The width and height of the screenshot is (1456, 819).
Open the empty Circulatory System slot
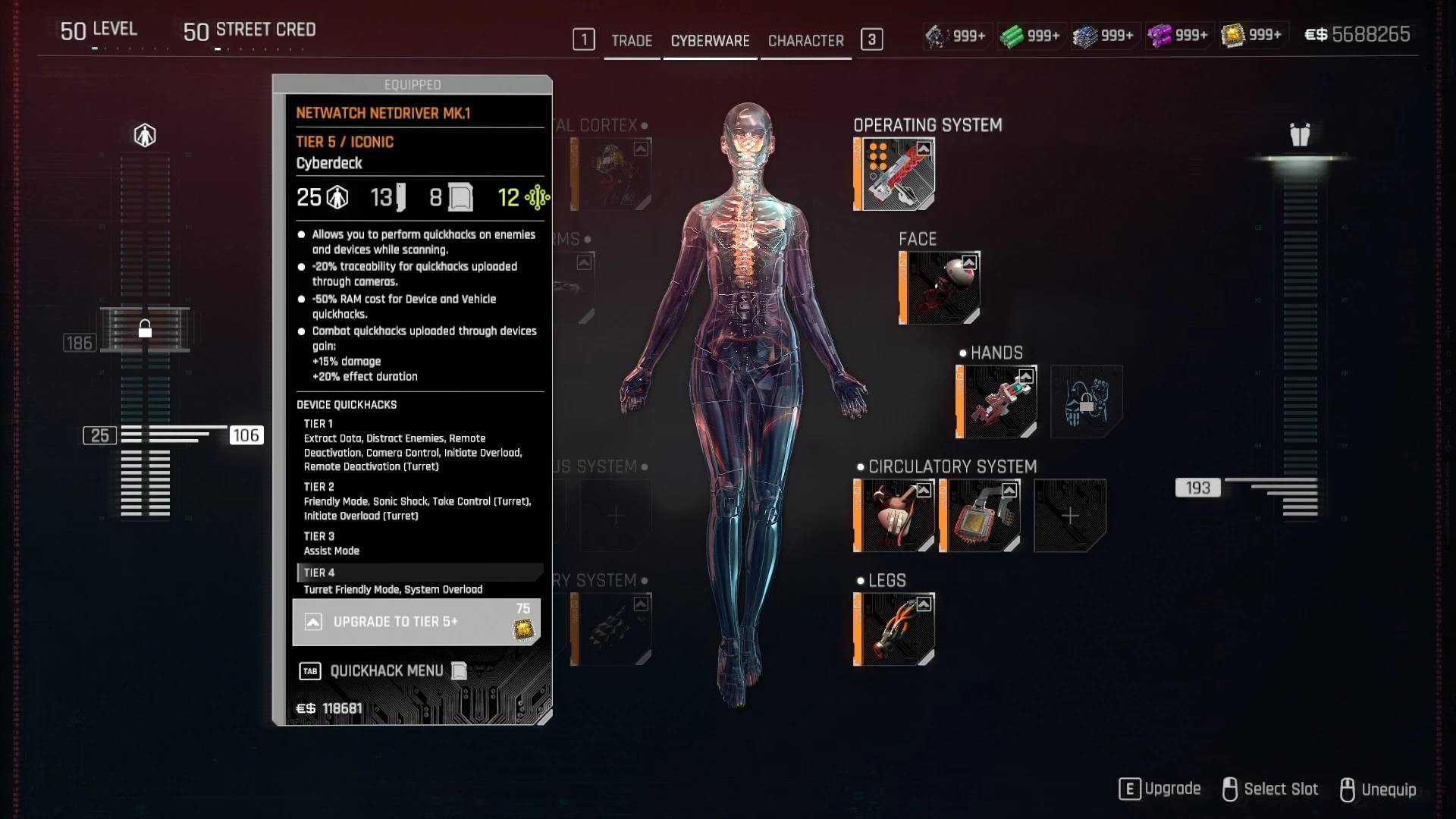tap(1069, 515)
